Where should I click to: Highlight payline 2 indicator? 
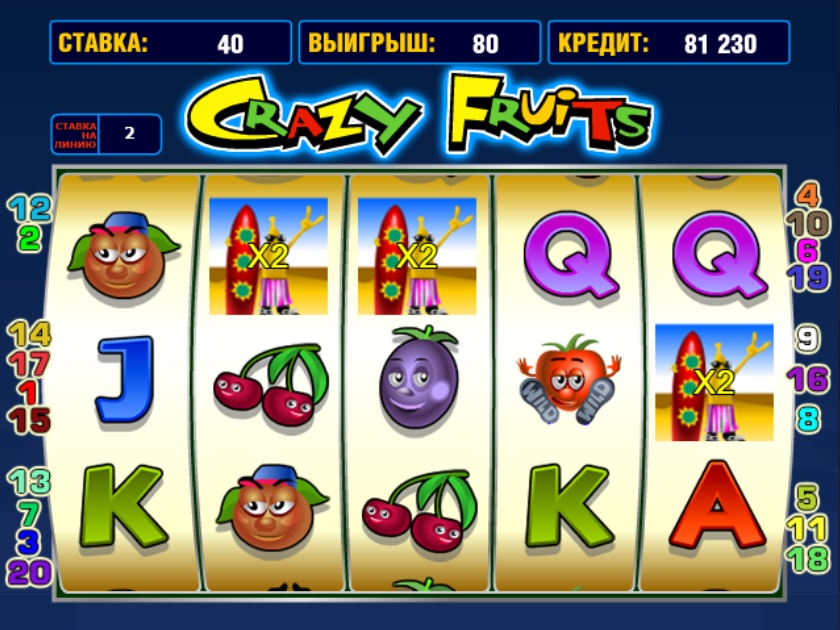tap(29, 238)
